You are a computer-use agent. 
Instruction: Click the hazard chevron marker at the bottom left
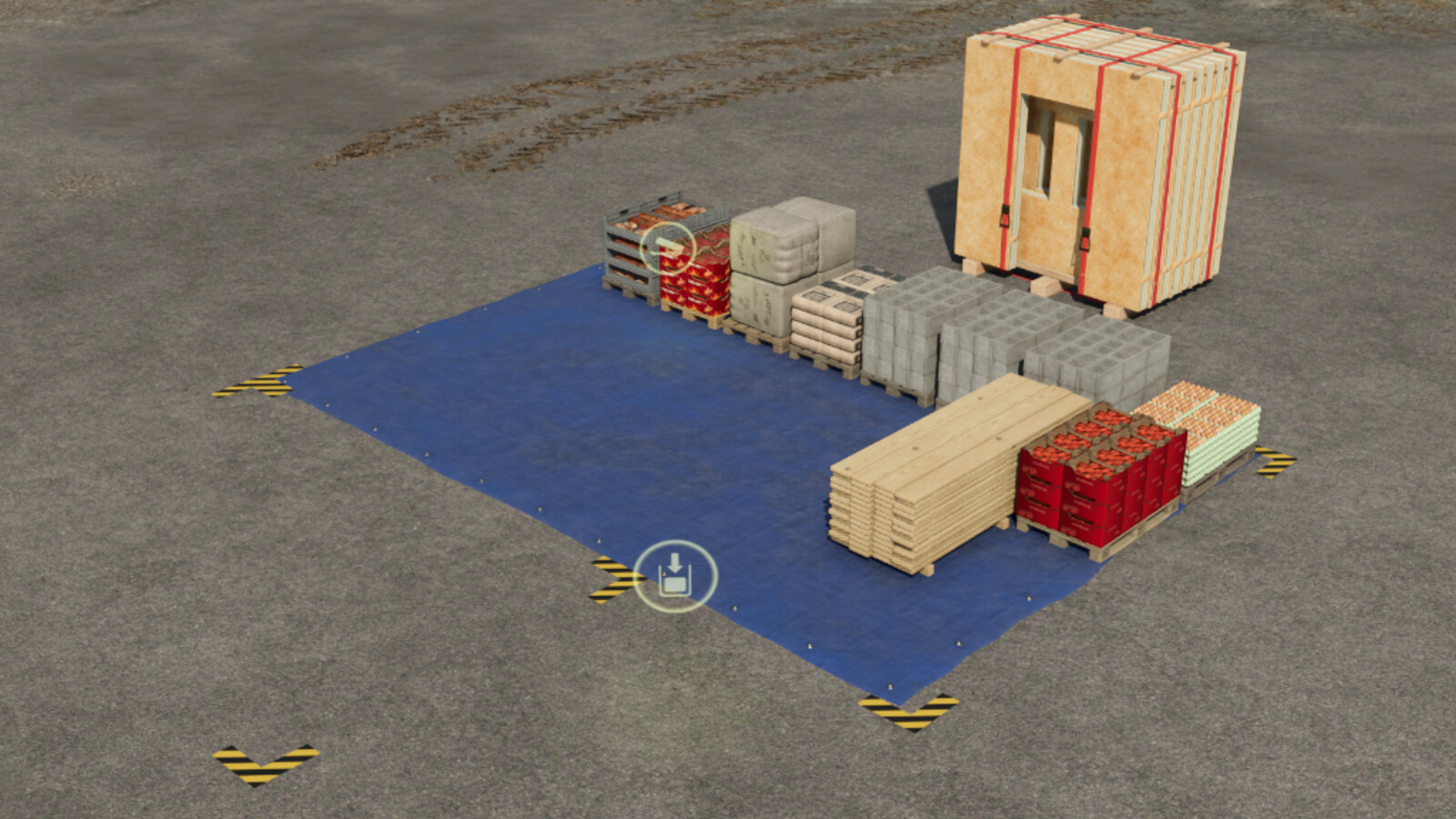click(267, 763)
